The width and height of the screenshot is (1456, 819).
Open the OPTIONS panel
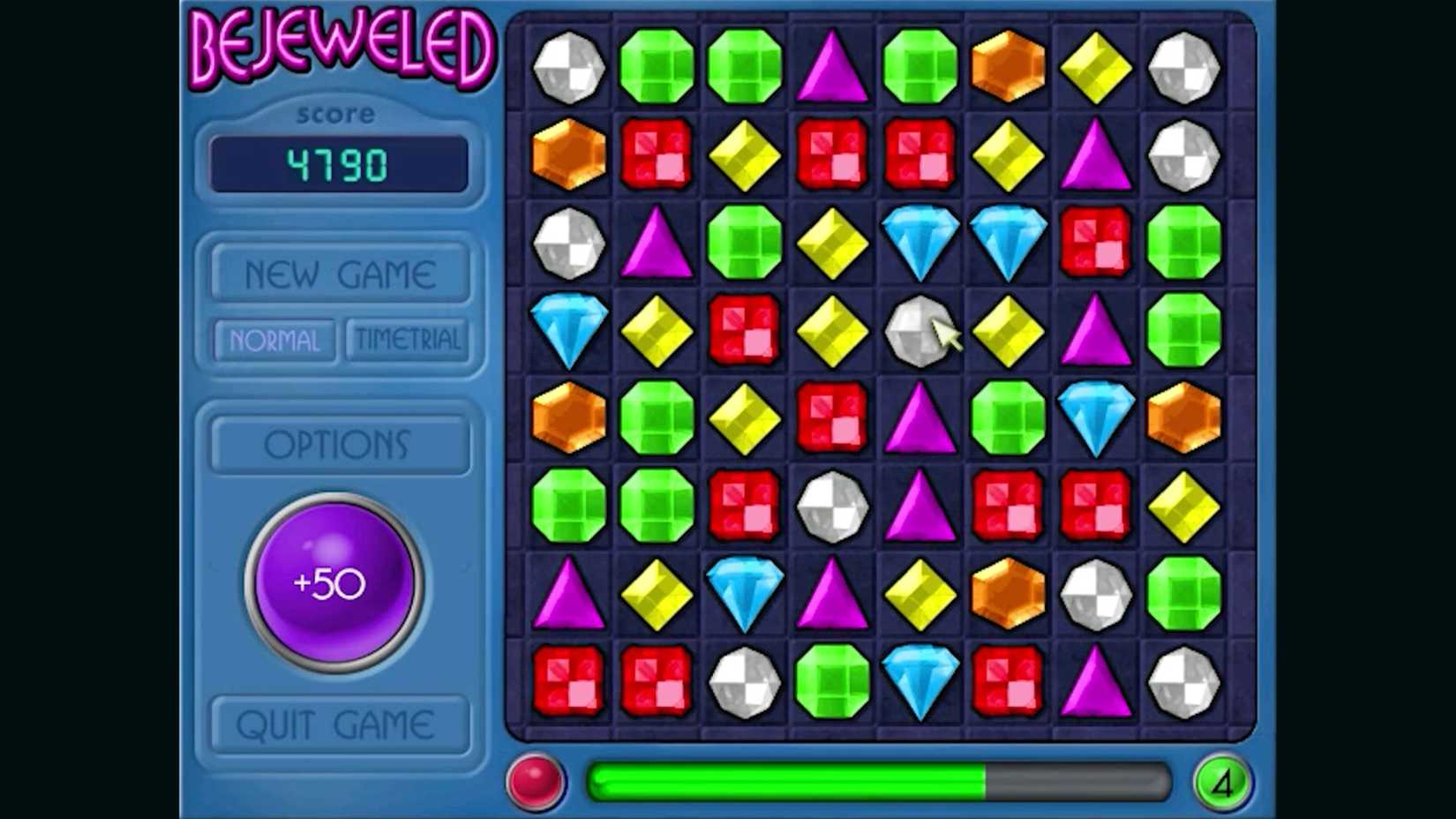[x=338, y=445]
